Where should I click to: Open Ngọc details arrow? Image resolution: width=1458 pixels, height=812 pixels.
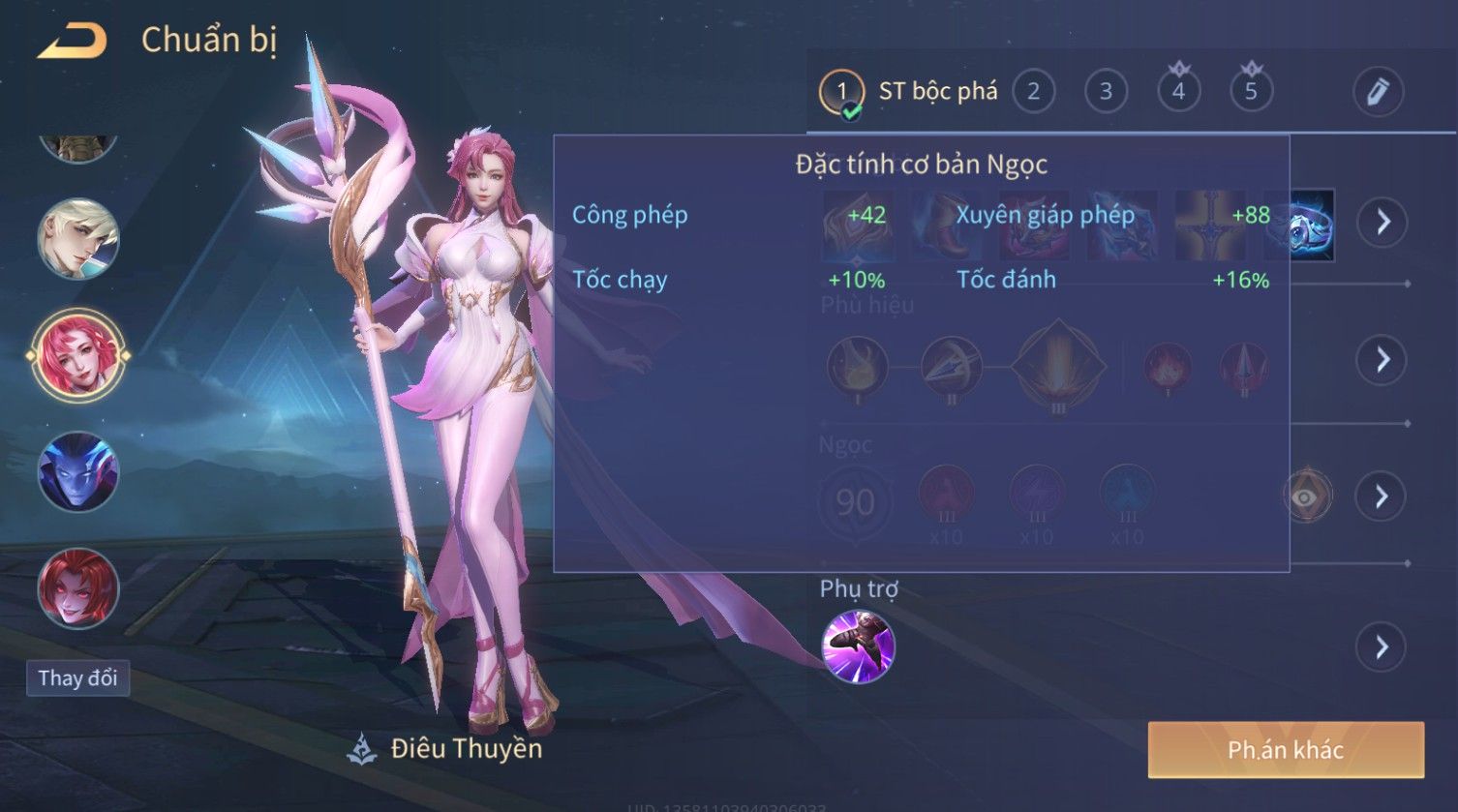(x=1382, y=496)
